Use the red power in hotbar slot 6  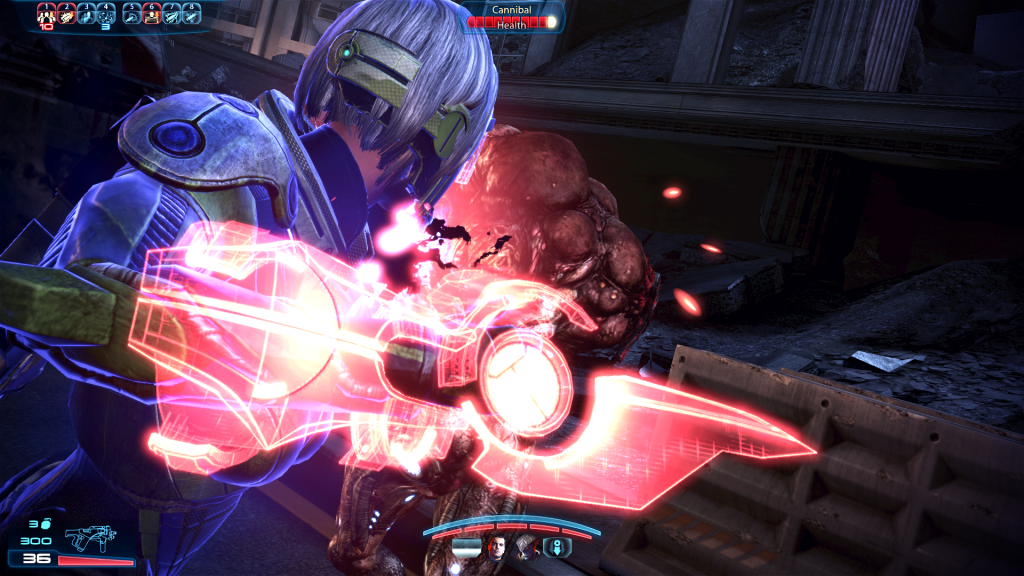click(151, 13)
